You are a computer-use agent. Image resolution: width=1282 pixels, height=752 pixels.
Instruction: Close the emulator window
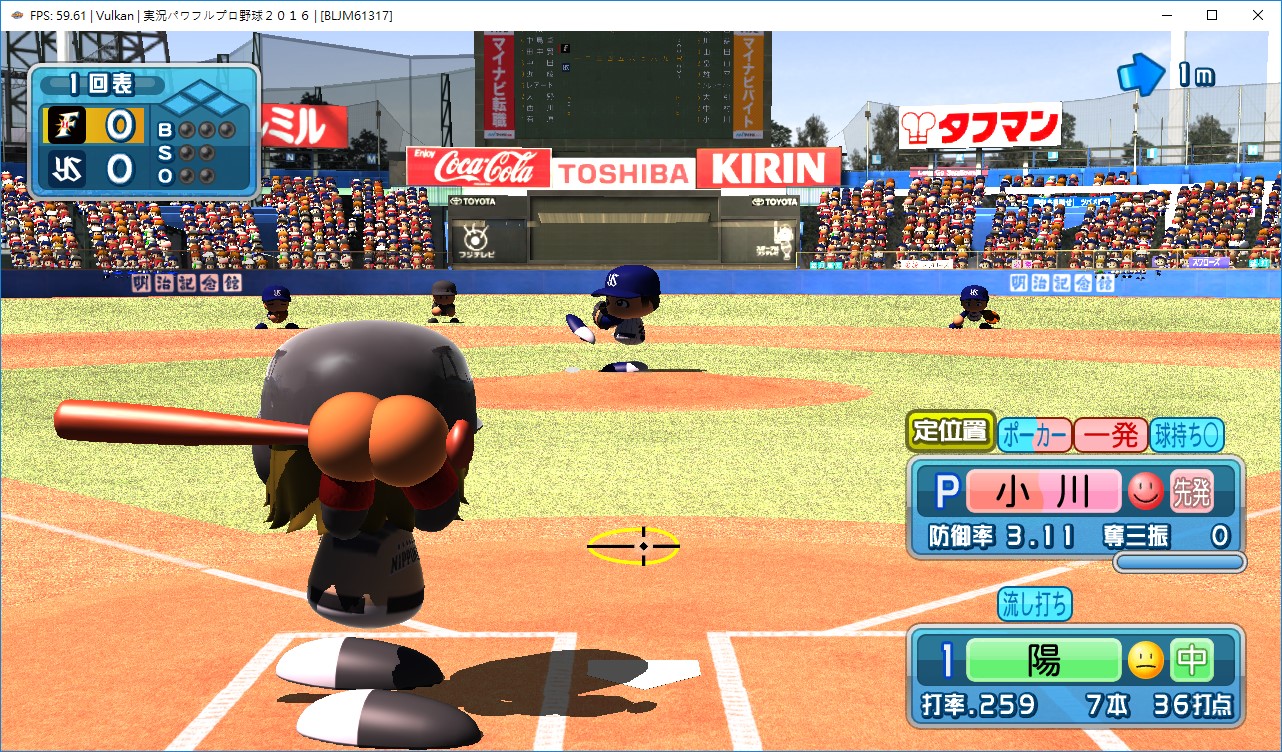pyautogui.click(x=1258, y=15)
